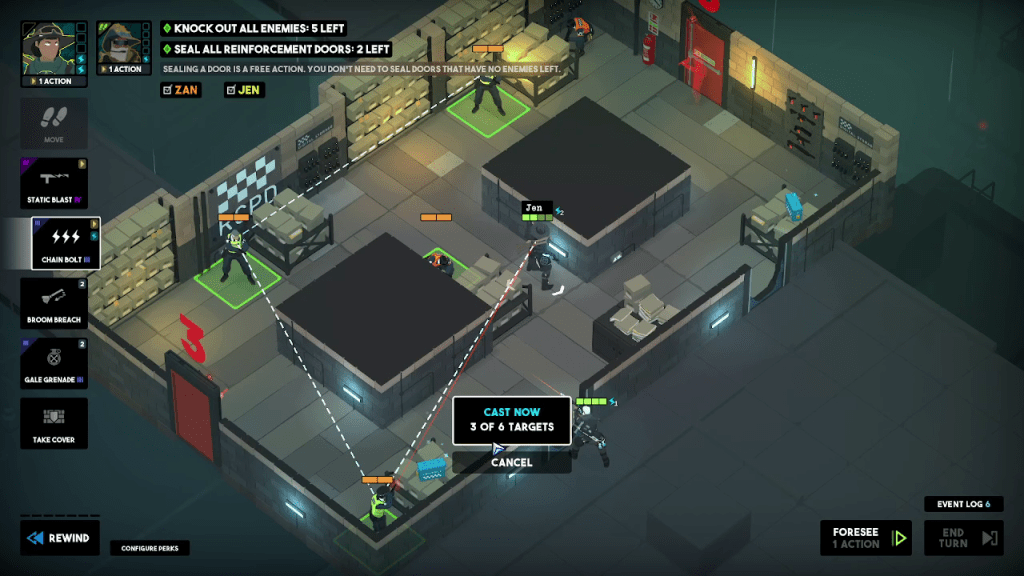End the current turn
This screenshot has height=576, width=1024.
tap(962, 538)
